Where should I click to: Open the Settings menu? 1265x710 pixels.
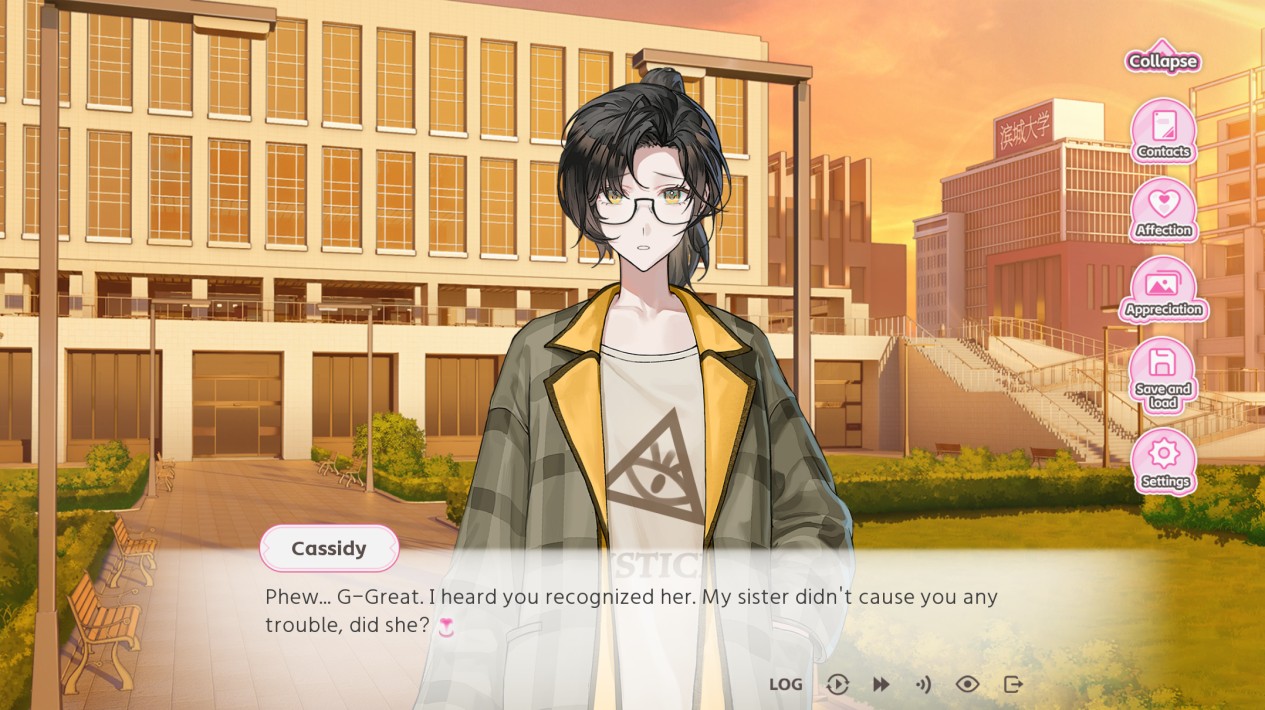tap(1163, 460)
